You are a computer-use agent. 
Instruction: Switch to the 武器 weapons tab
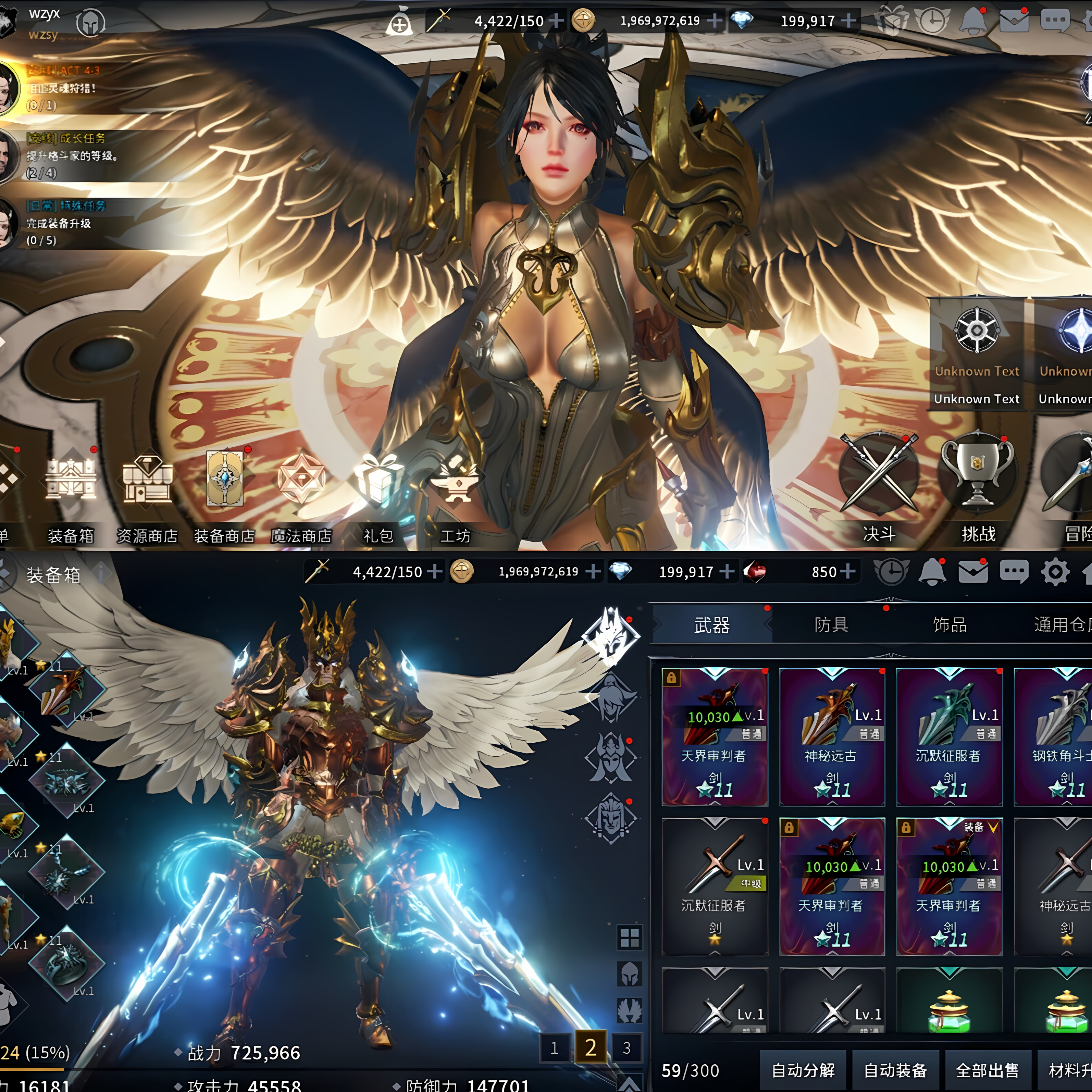point(711,624)
